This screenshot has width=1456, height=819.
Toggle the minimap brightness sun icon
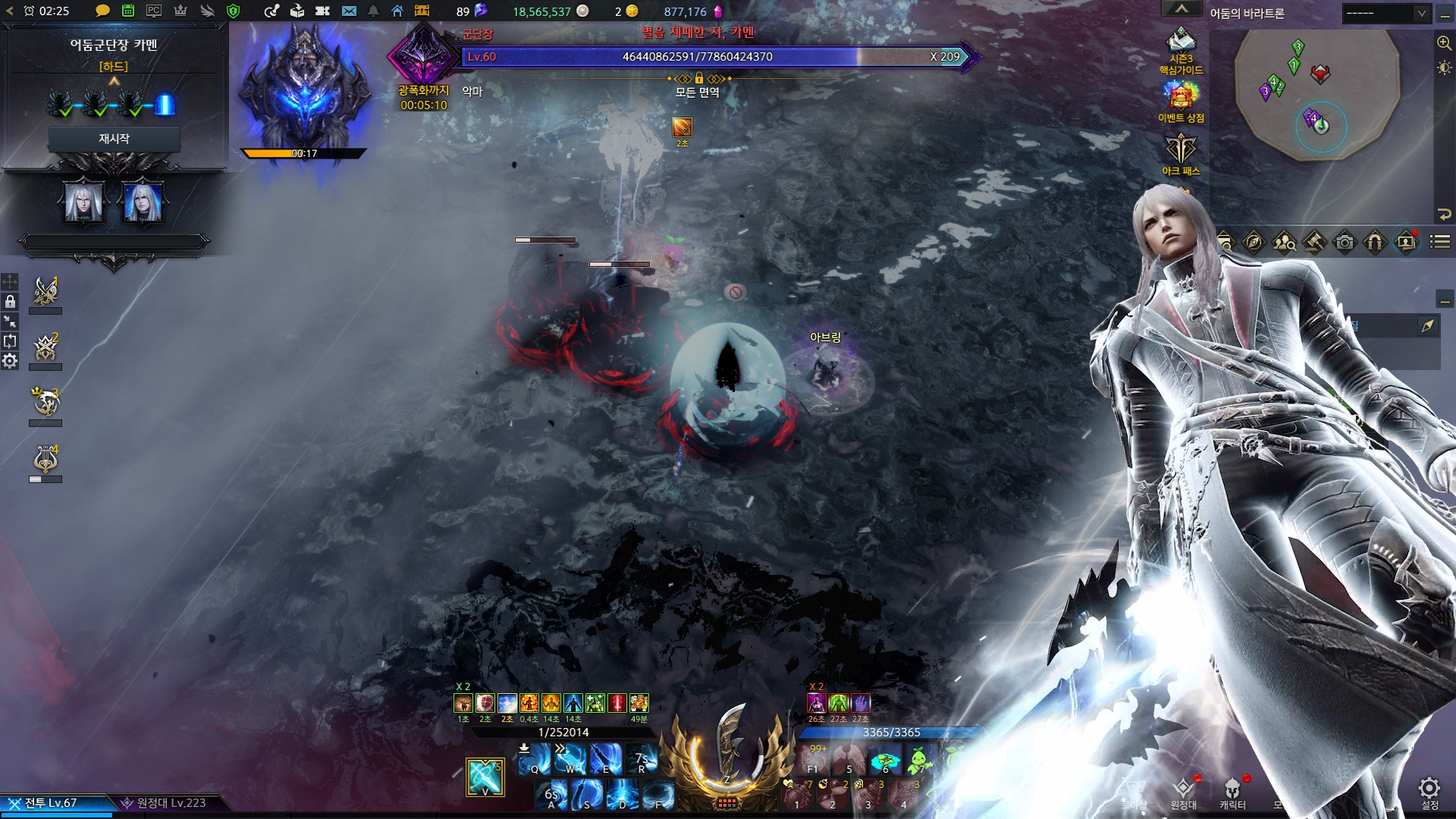pos(1444,68)
